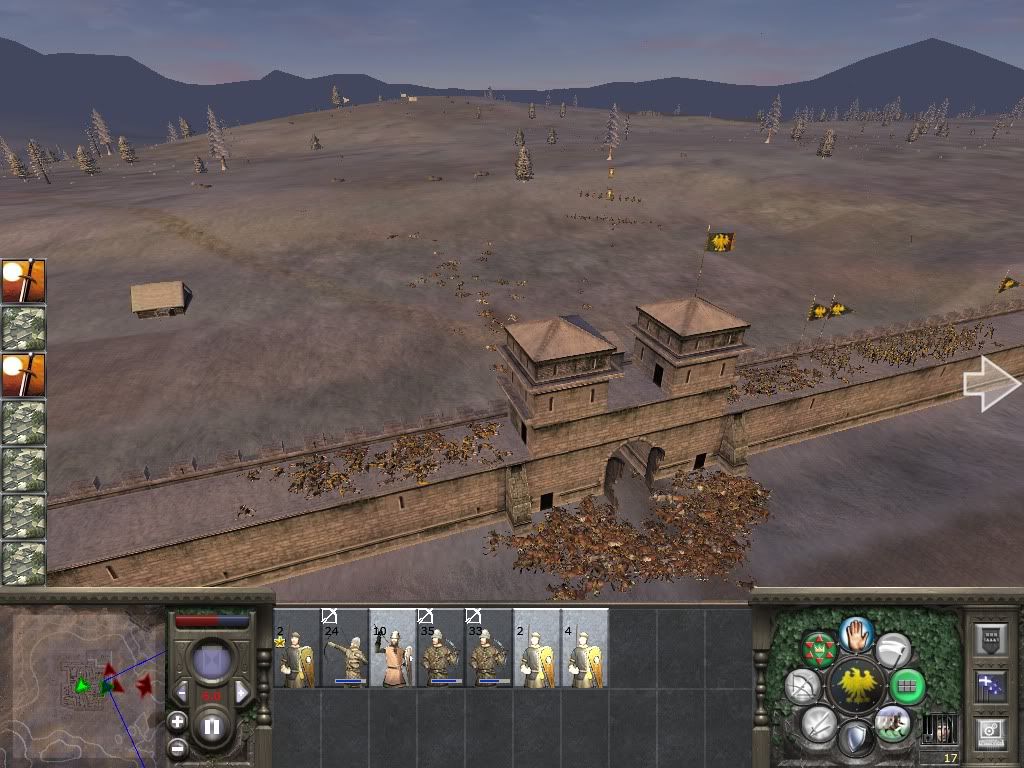Increase game speed with the right arrow
The height and width of the screenshot is (768, 1024).
(241, 692)
